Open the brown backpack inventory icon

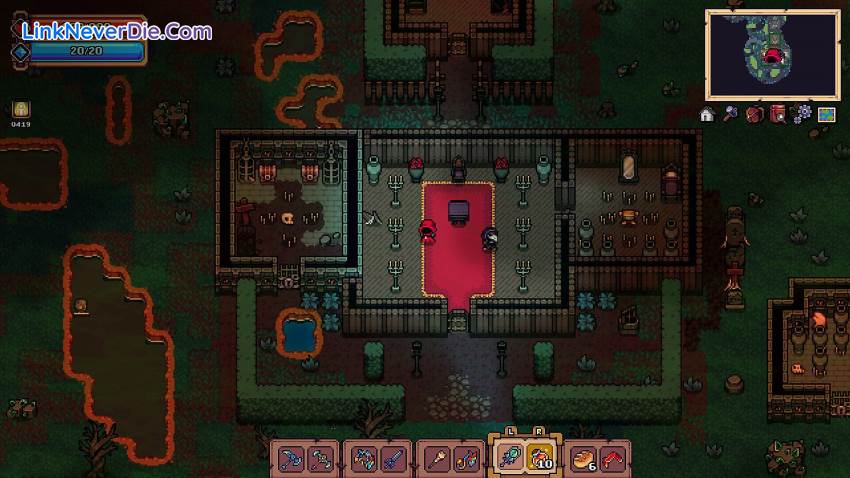pos(755,114)
